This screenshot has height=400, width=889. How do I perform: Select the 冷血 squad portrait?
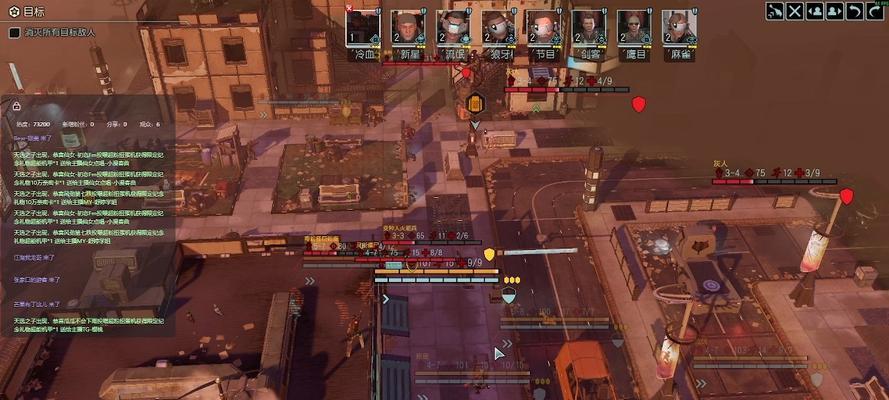[363, 28]
